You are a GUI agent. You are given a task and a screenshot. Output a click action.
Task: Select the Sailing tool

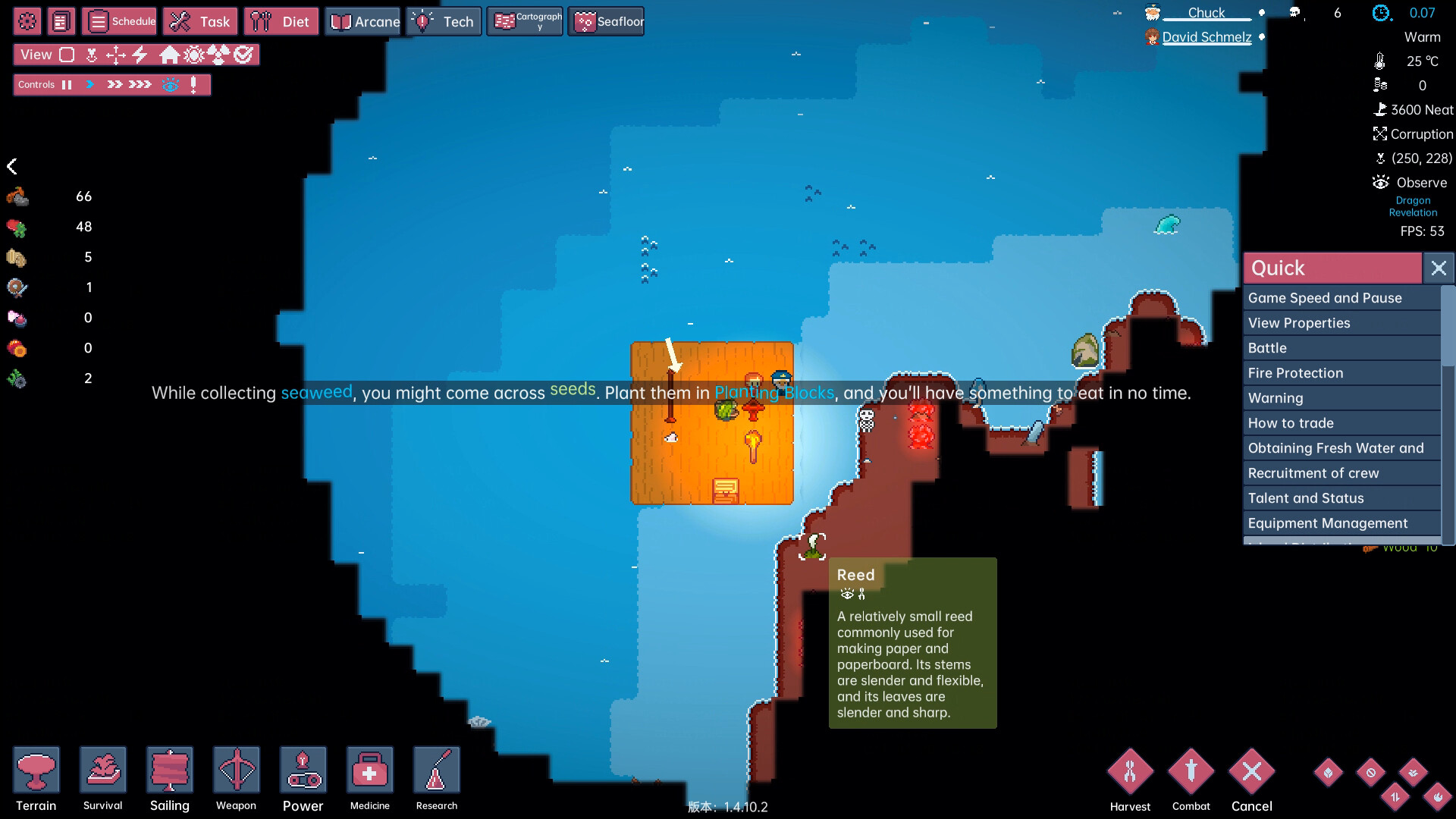coord(170,770)
